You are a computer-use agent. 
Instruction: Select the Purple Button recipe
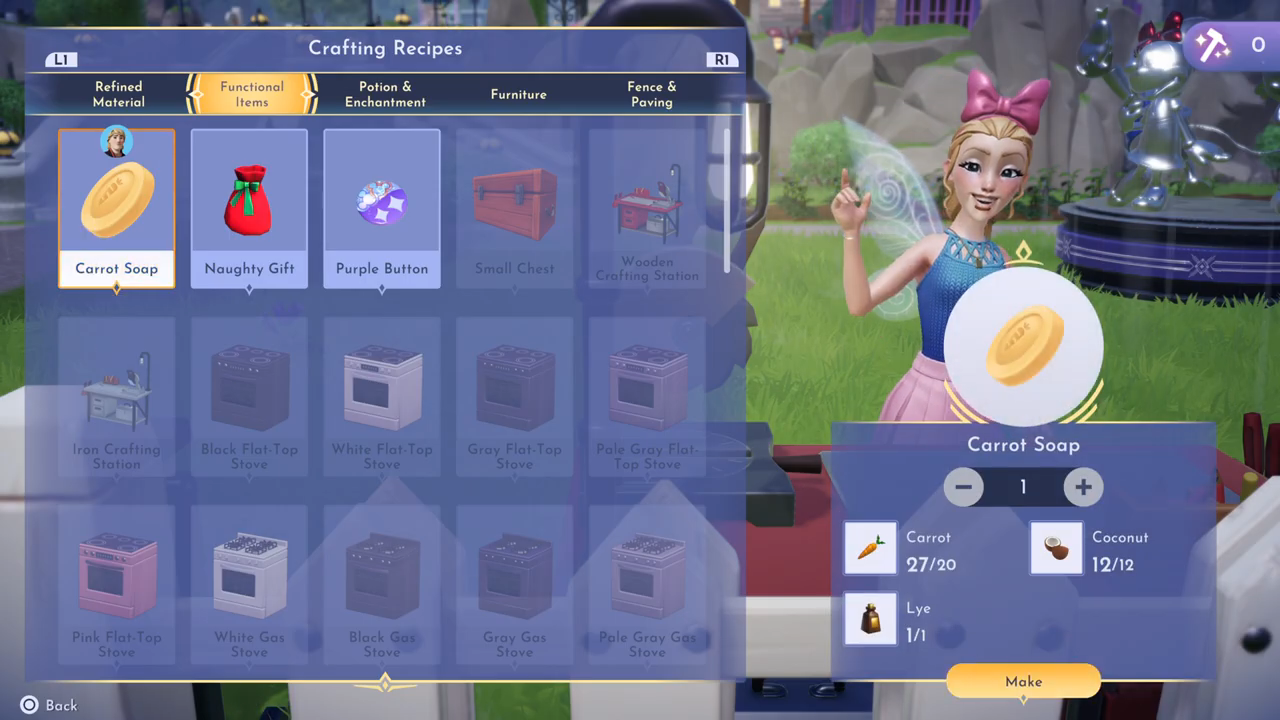pyautogui.click(x=382, y=208)
